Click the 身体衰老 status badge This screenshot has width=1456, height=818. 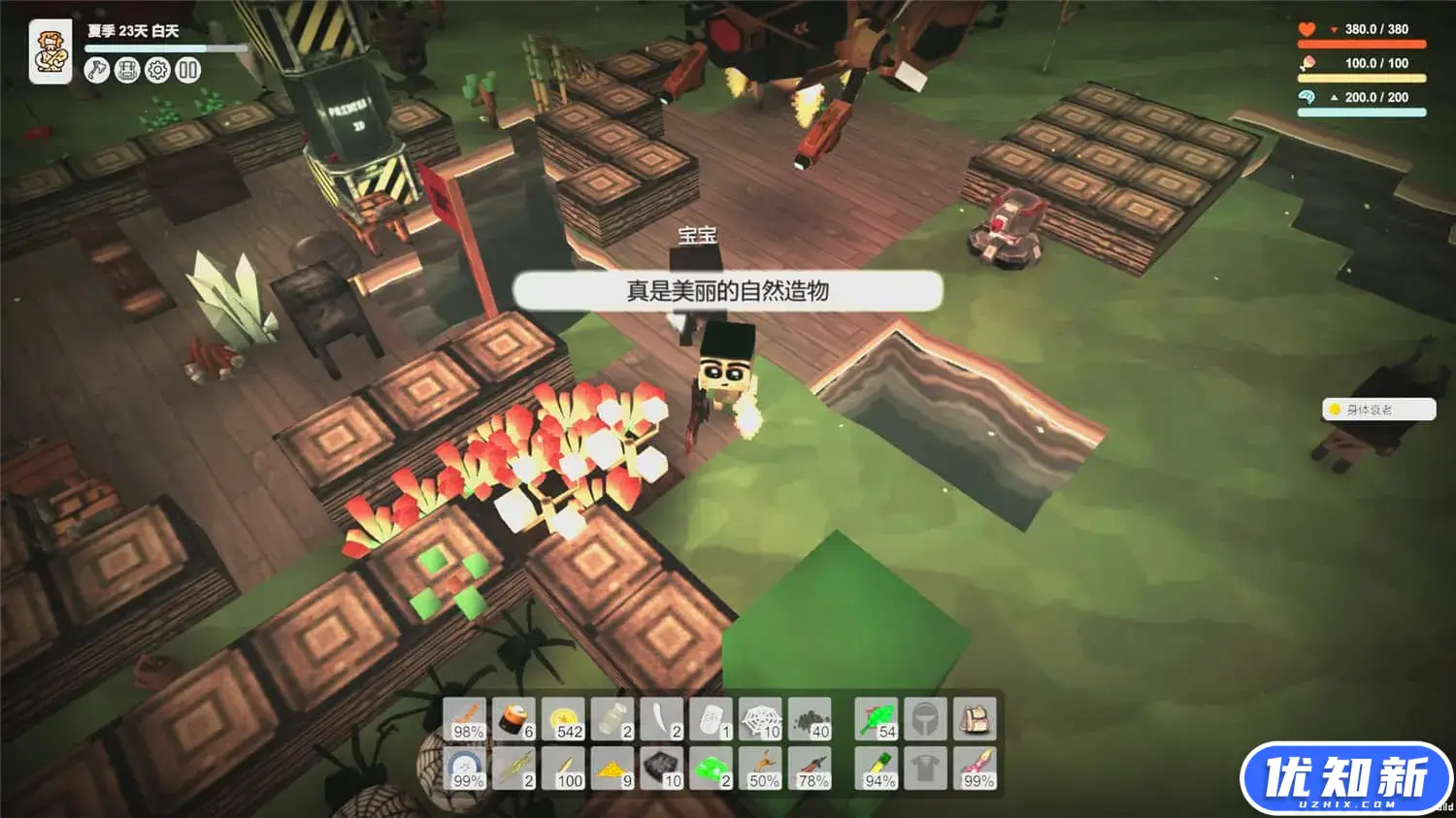click(x=1378, y=409)
